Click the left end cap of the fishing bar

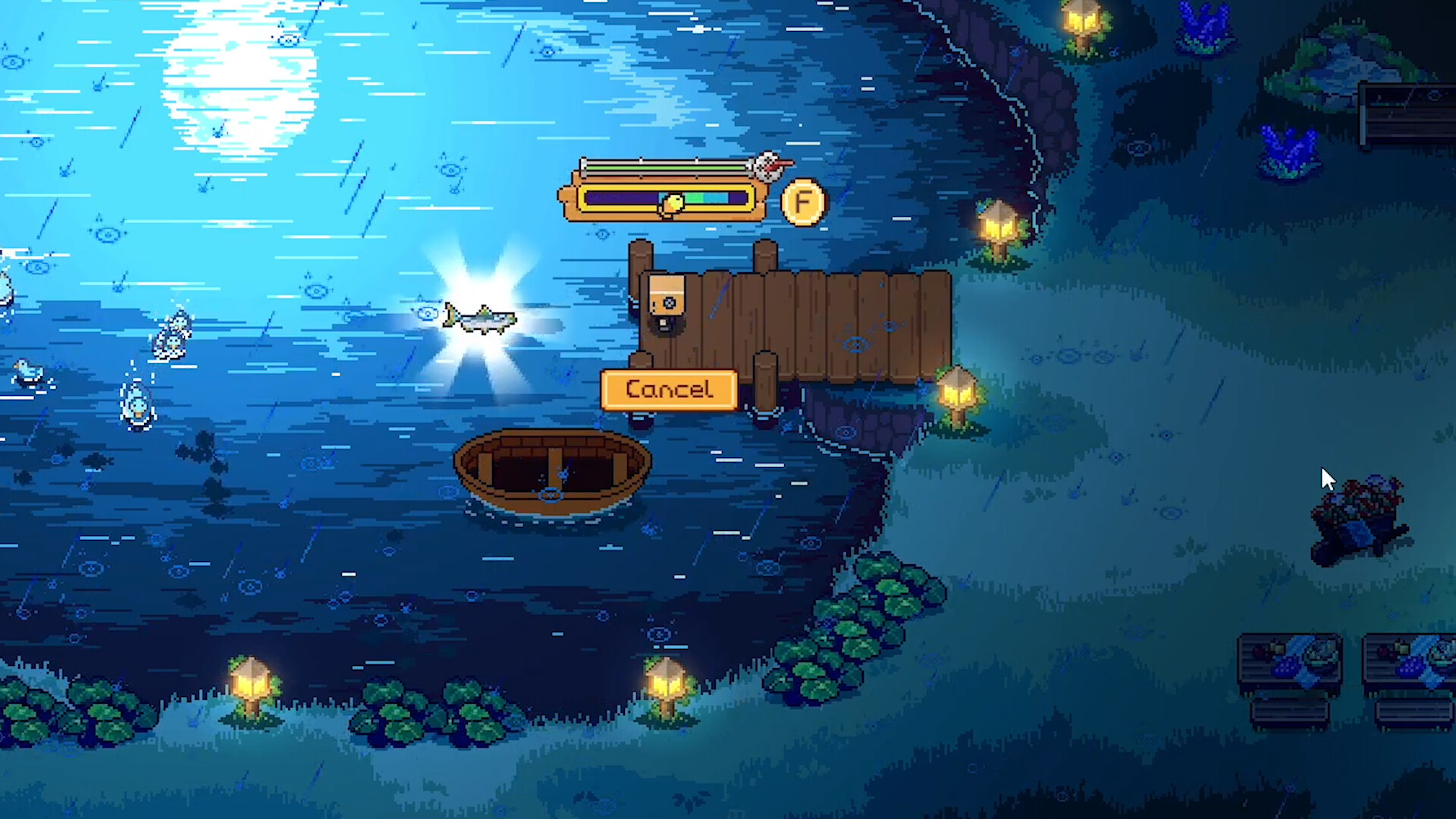pyautogui.click(x=584, y=167)
